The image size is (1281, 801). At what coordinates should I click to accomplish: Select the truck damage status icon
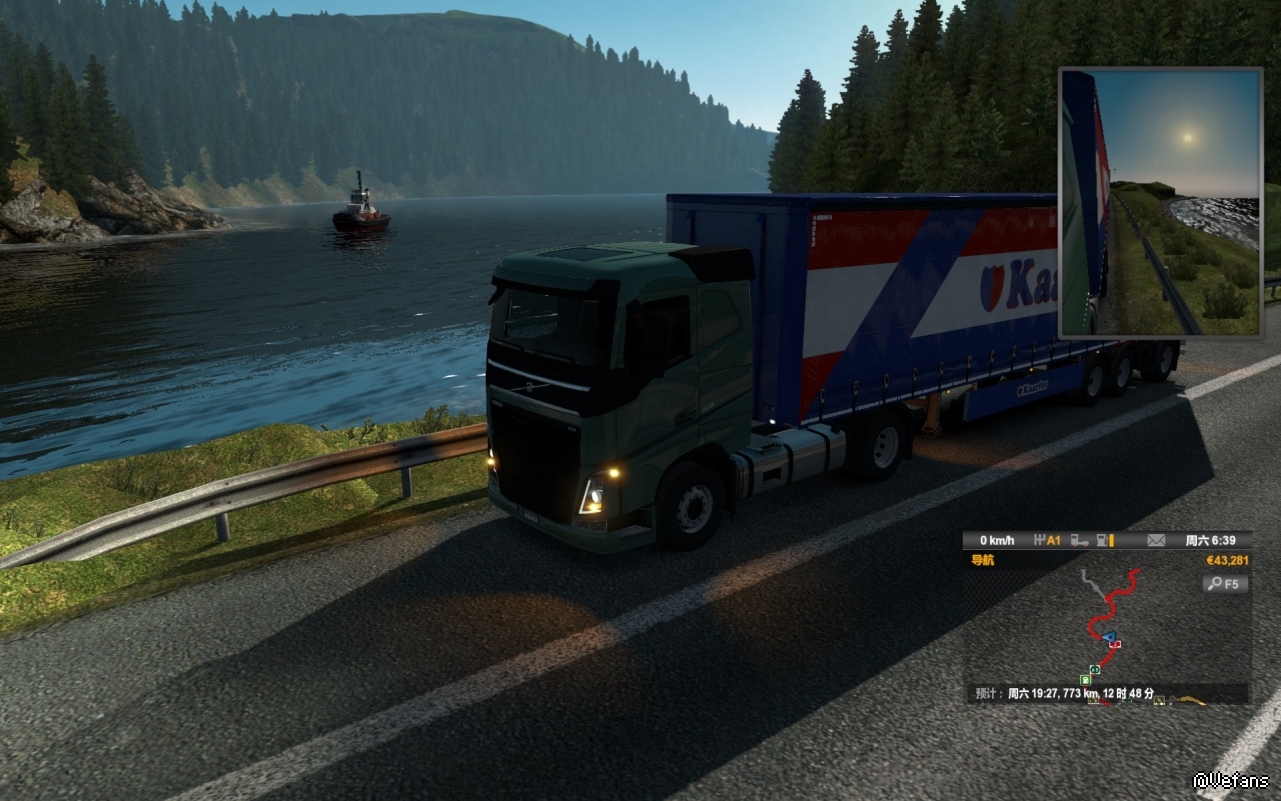(1079, 541)
